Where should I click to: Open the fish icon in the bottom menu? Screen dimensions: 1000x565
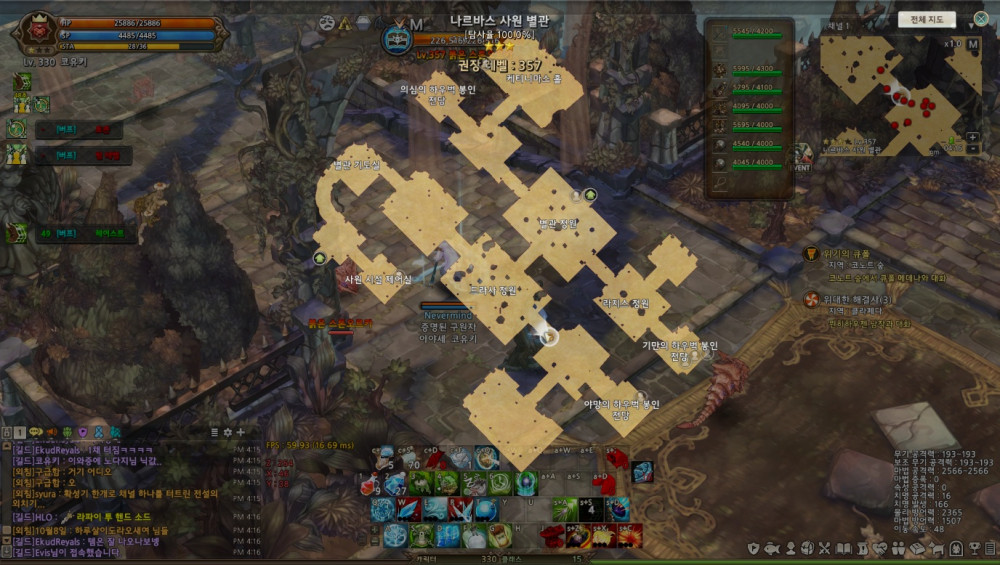pyautogui.click(x=772, y=549)
